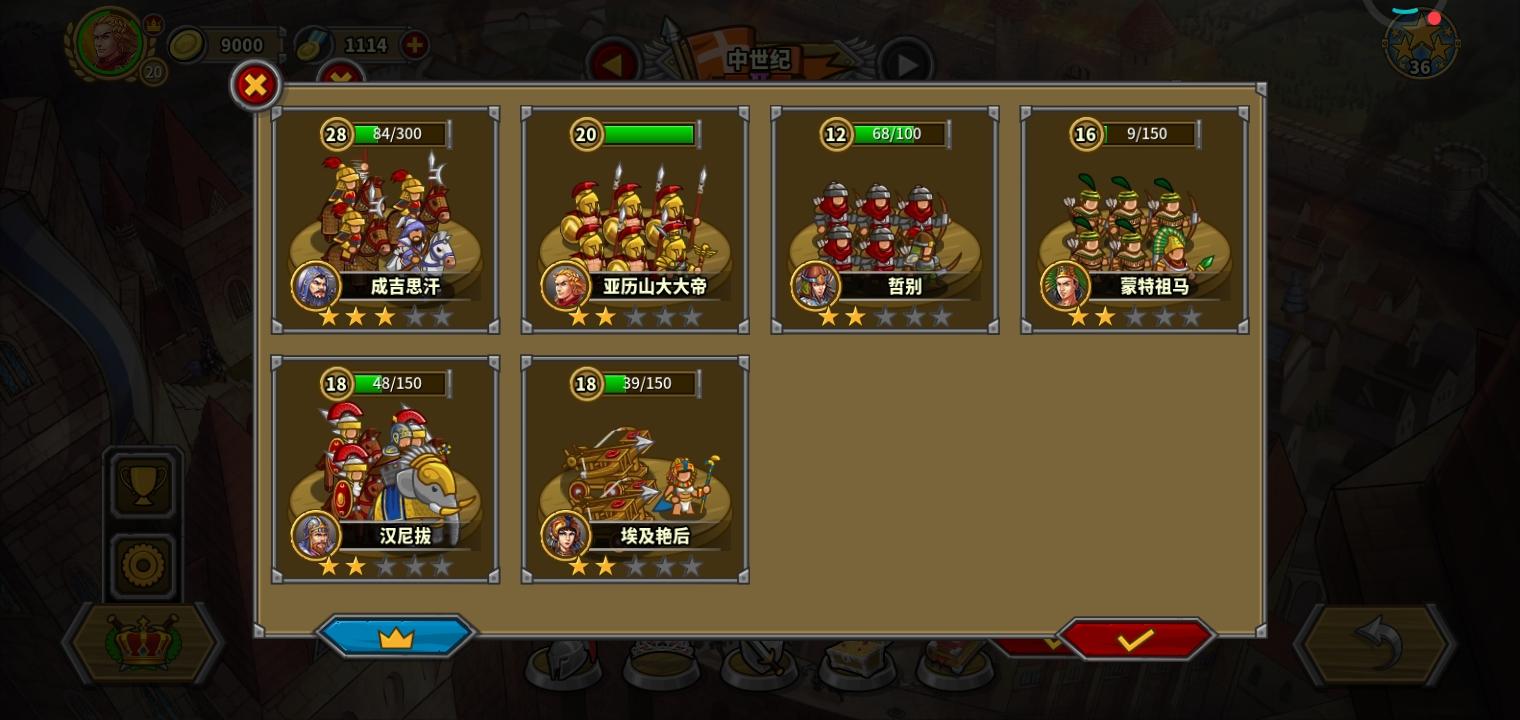This screenshot has height=720, width=1520.
Task: Select the 汉尼拔 hero card
Action: 384,468
